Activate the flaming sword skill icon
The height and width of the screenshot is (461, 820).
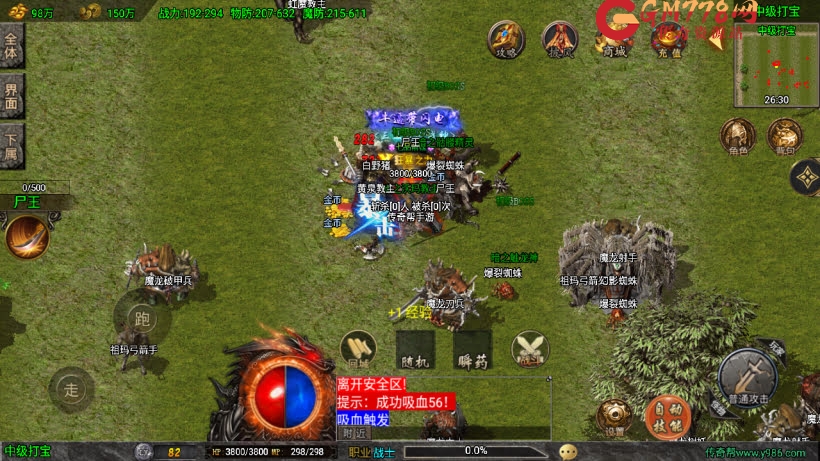(x=26, y=237)
